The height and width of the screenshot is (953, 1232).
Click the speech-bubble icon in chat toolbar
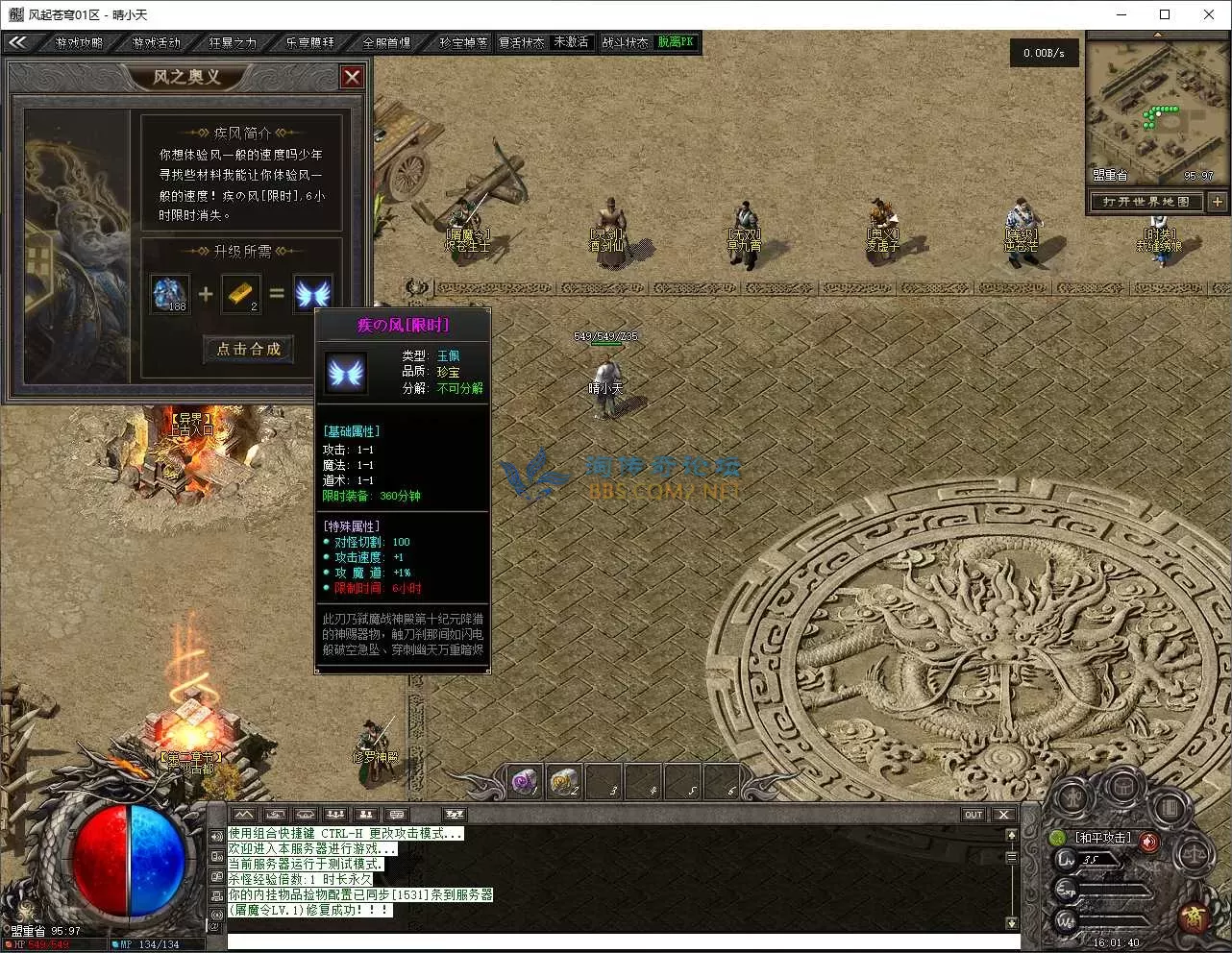click(x=398, y=814)
